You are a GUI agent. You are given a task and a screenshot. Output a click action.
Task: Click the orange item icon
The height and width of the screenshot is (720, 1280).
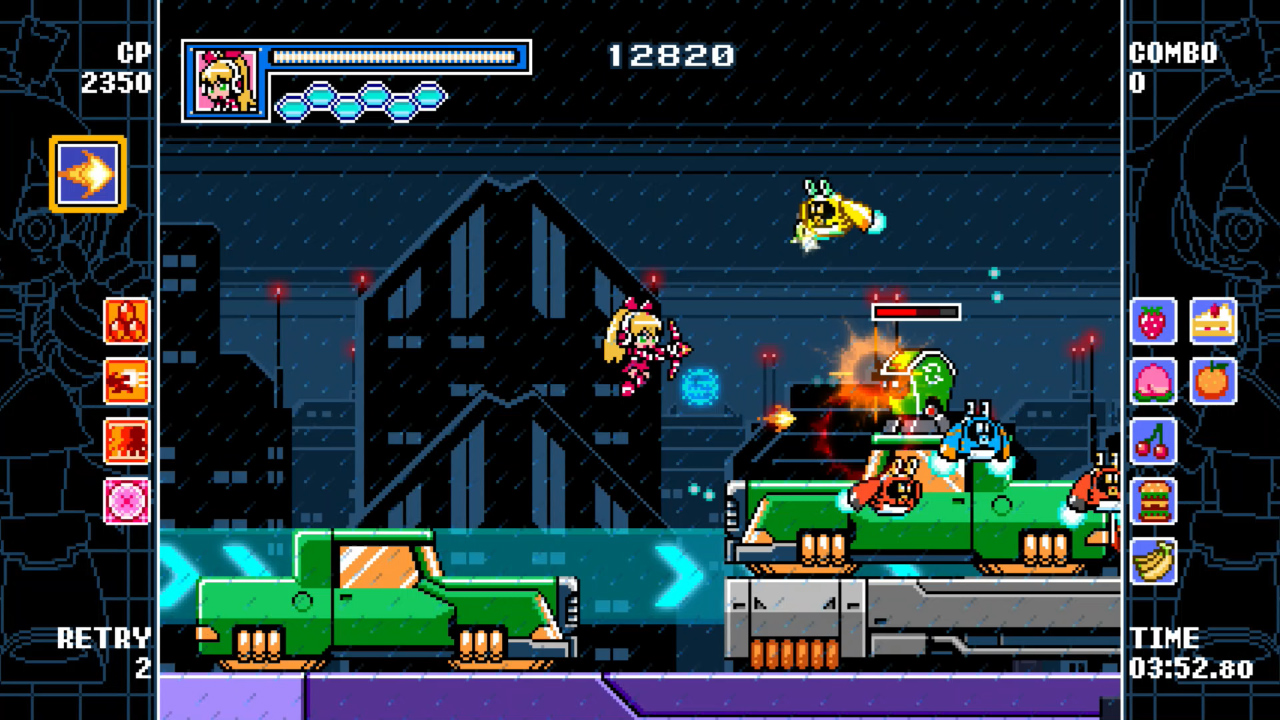coord(1213,382)
